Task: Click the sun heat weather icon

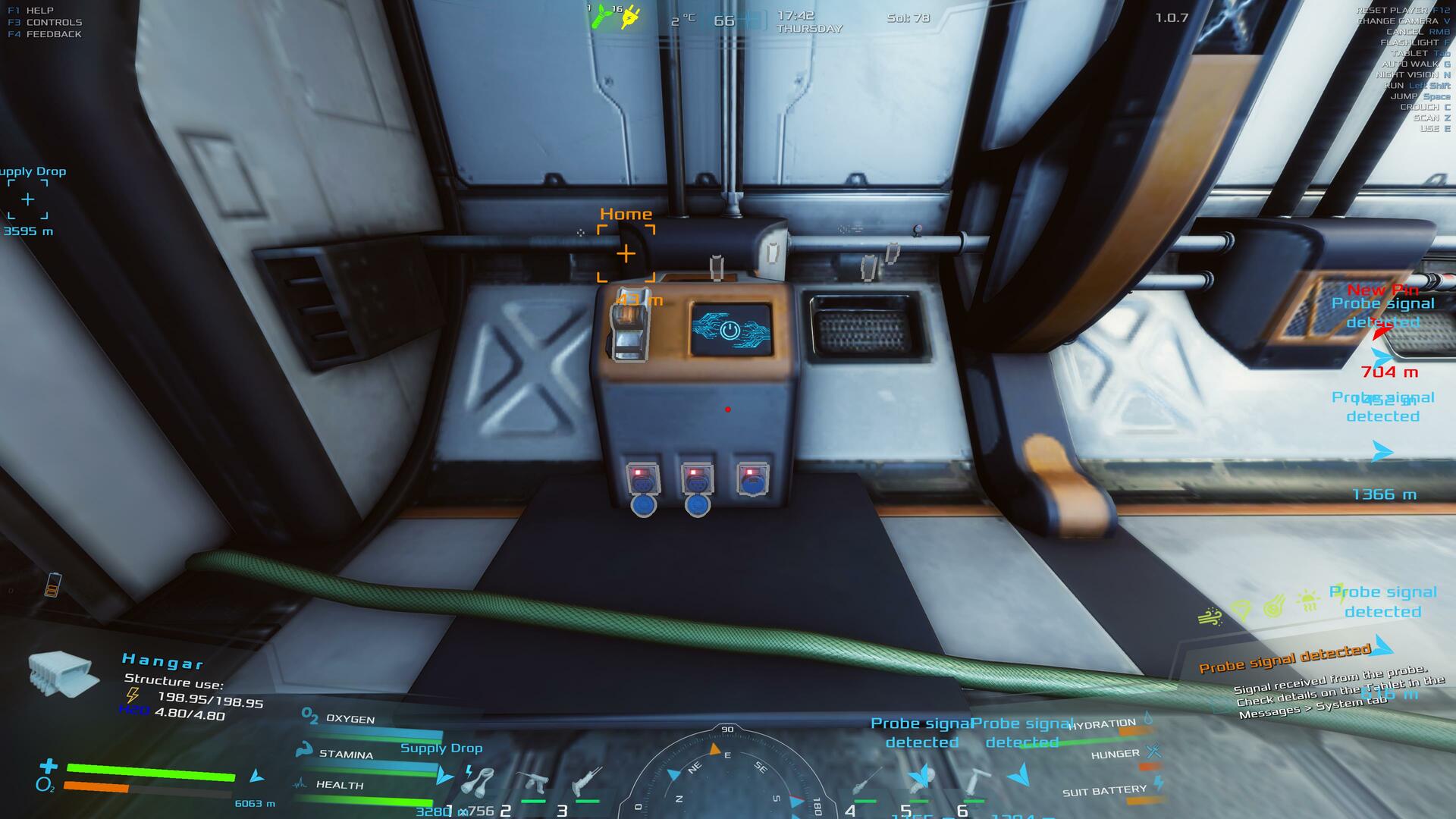Action: click(x=1307, y=601)
